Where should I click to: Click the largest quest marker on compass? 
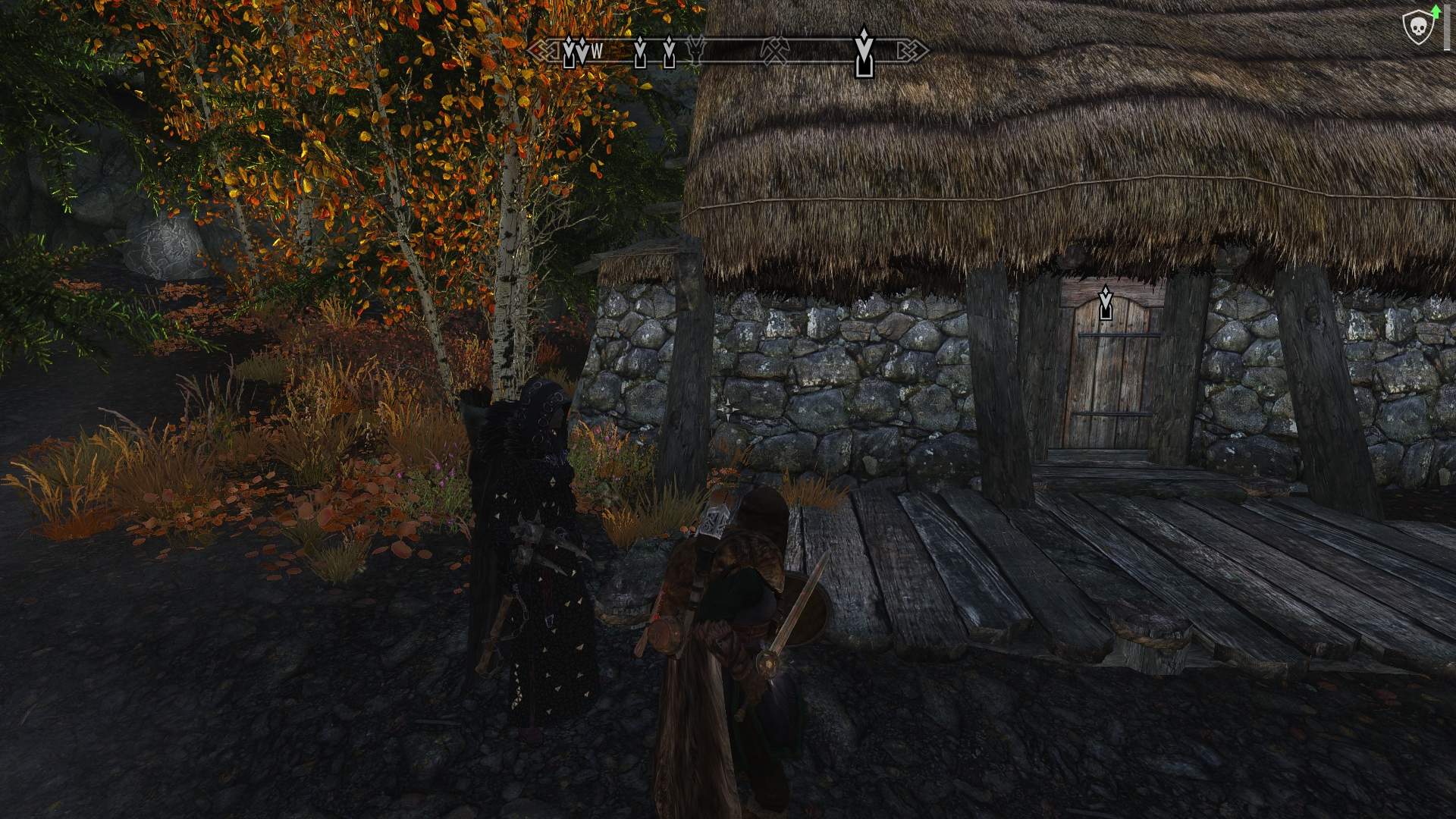864,52
